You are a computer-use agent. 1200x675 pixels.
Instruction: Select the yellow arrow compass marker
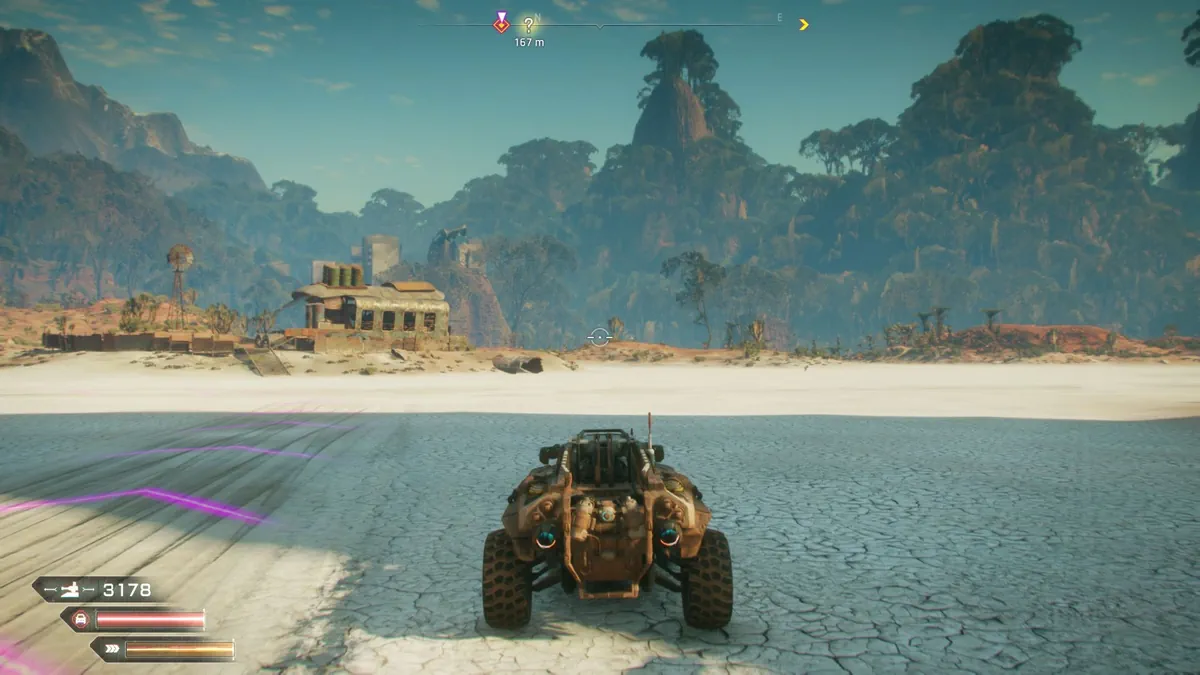803,25
